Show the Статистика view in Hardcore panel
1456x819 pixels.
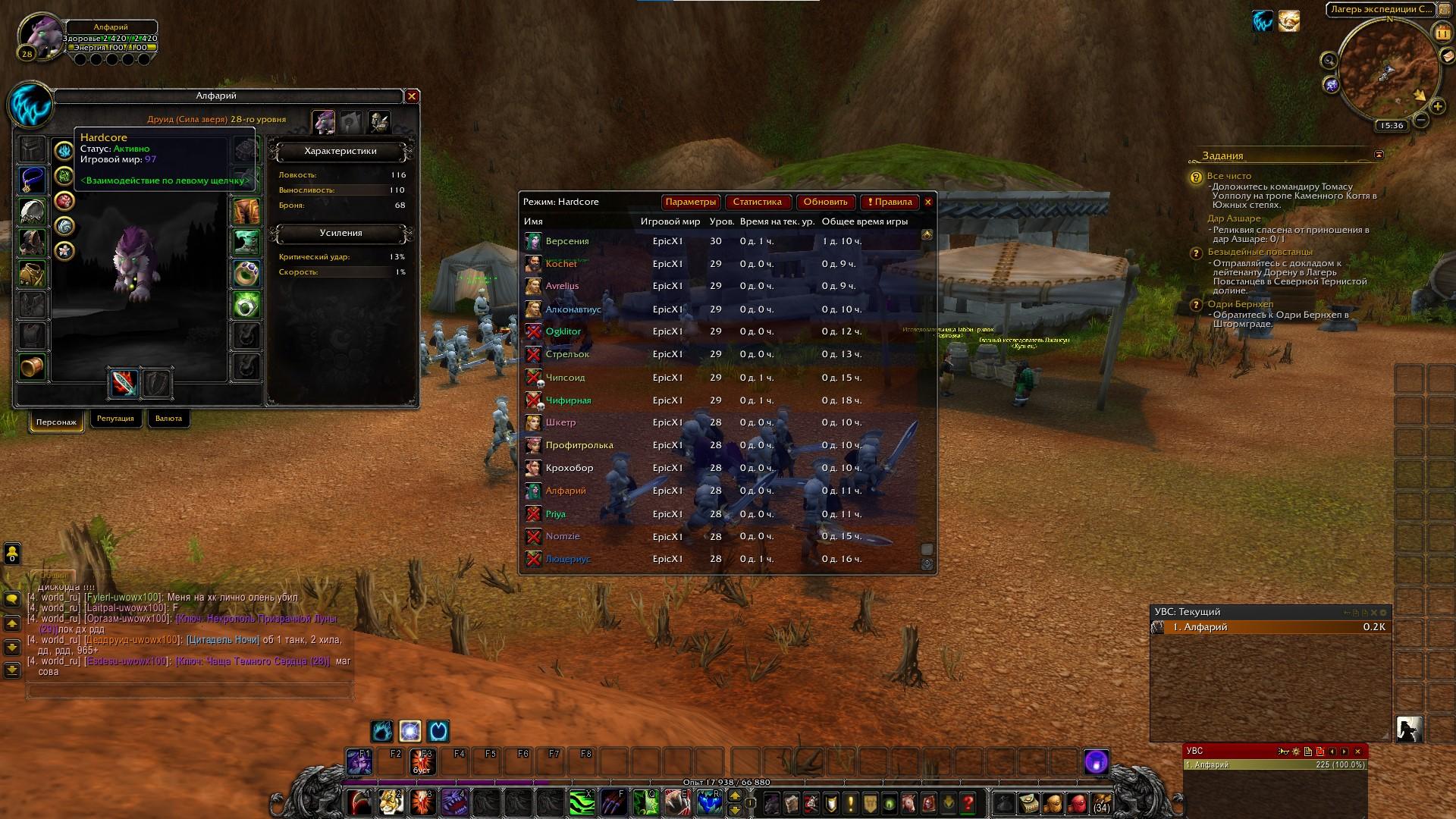coord(757,202)
